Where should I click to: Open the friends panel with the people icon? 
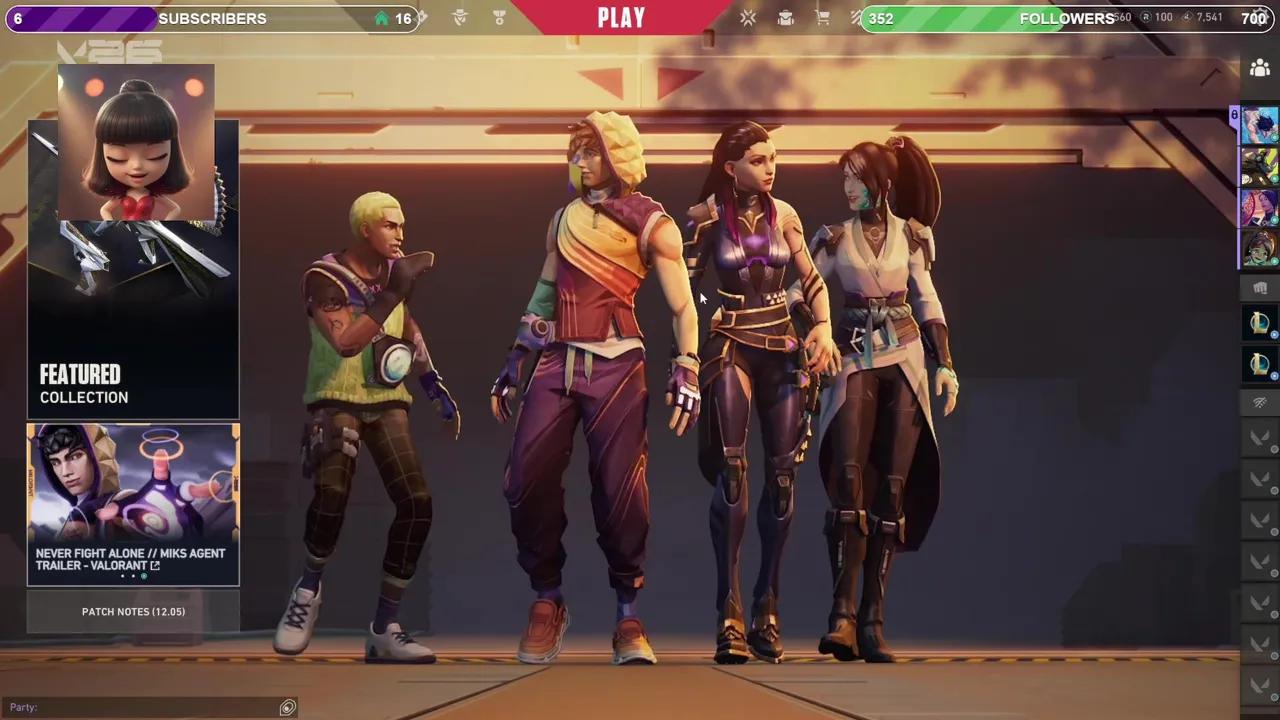tap(1260, 67)
